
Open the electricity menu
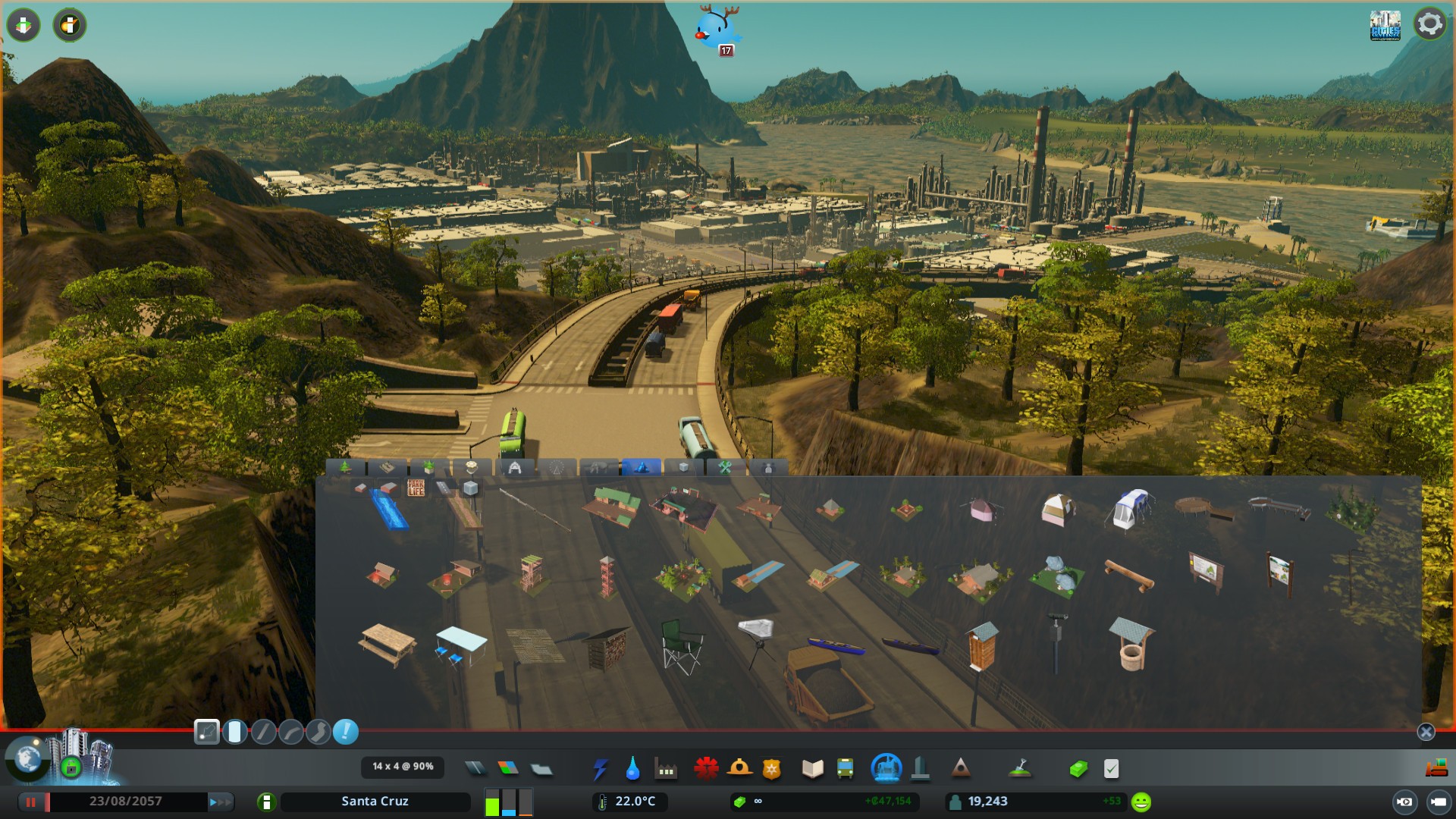tap(600, 769)
